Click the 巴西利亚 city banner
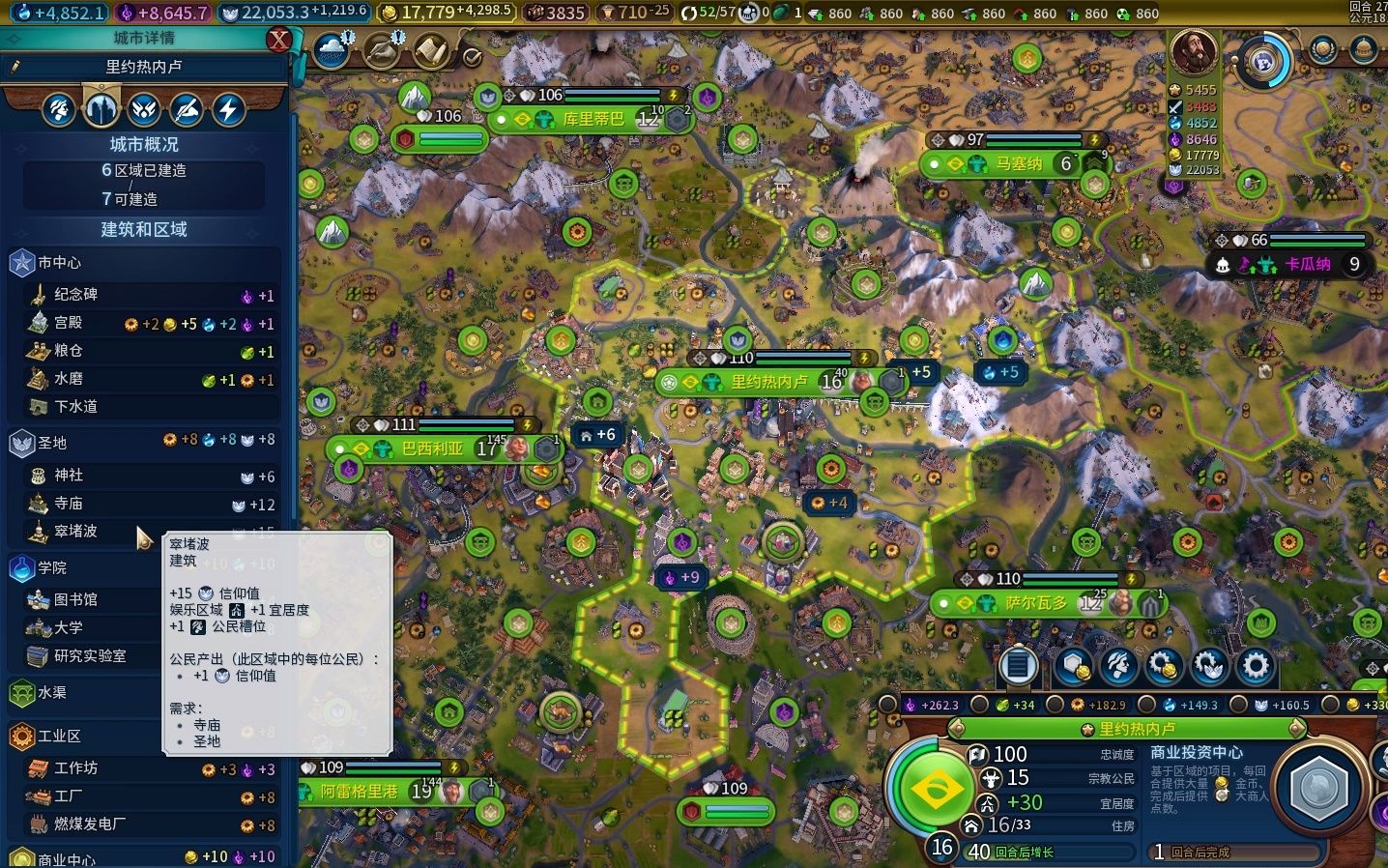 pyautogui.click(x=432, y=448)
